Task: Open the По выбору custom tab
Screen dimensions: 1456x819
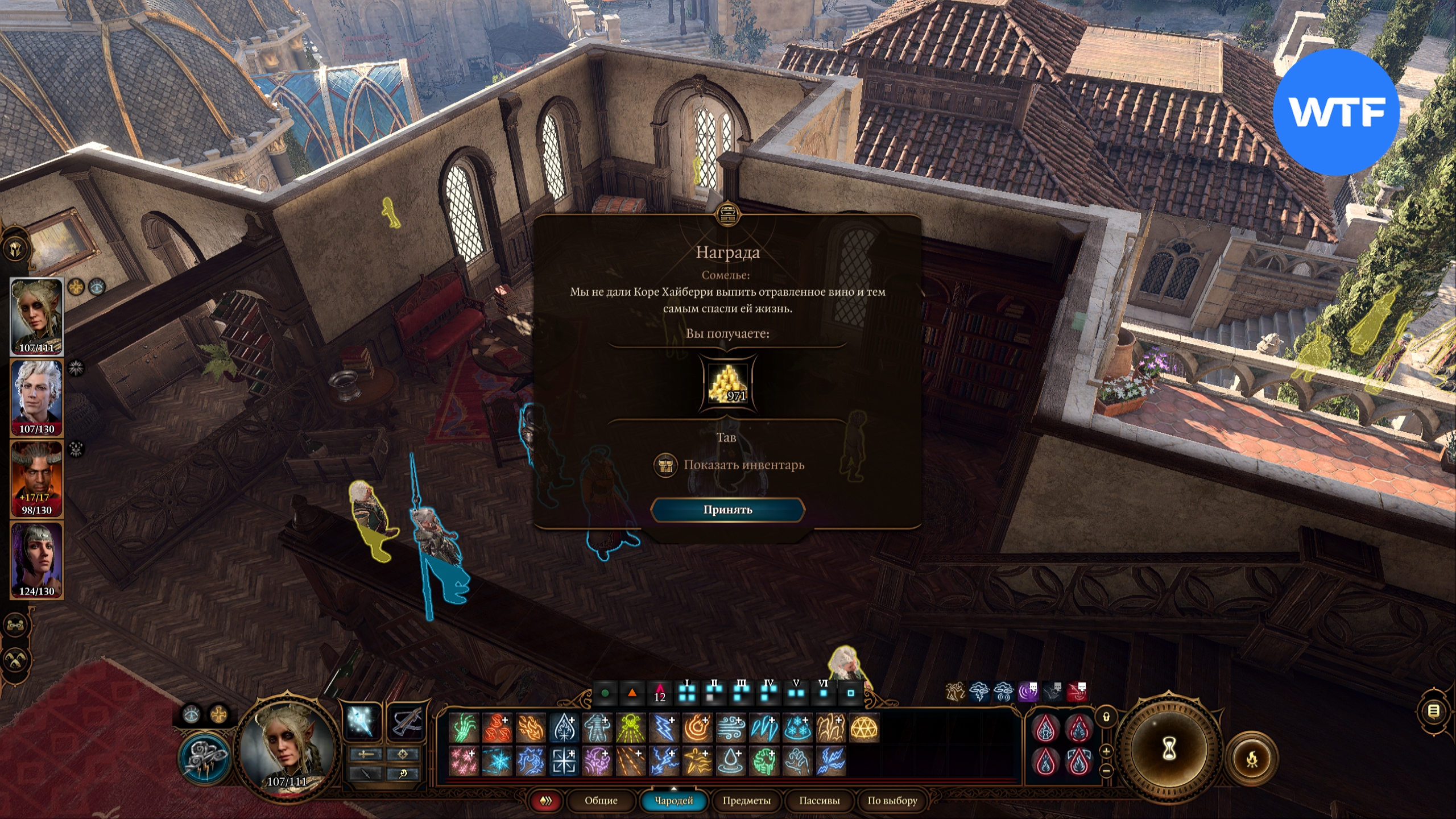Action: tap(892, 801)
